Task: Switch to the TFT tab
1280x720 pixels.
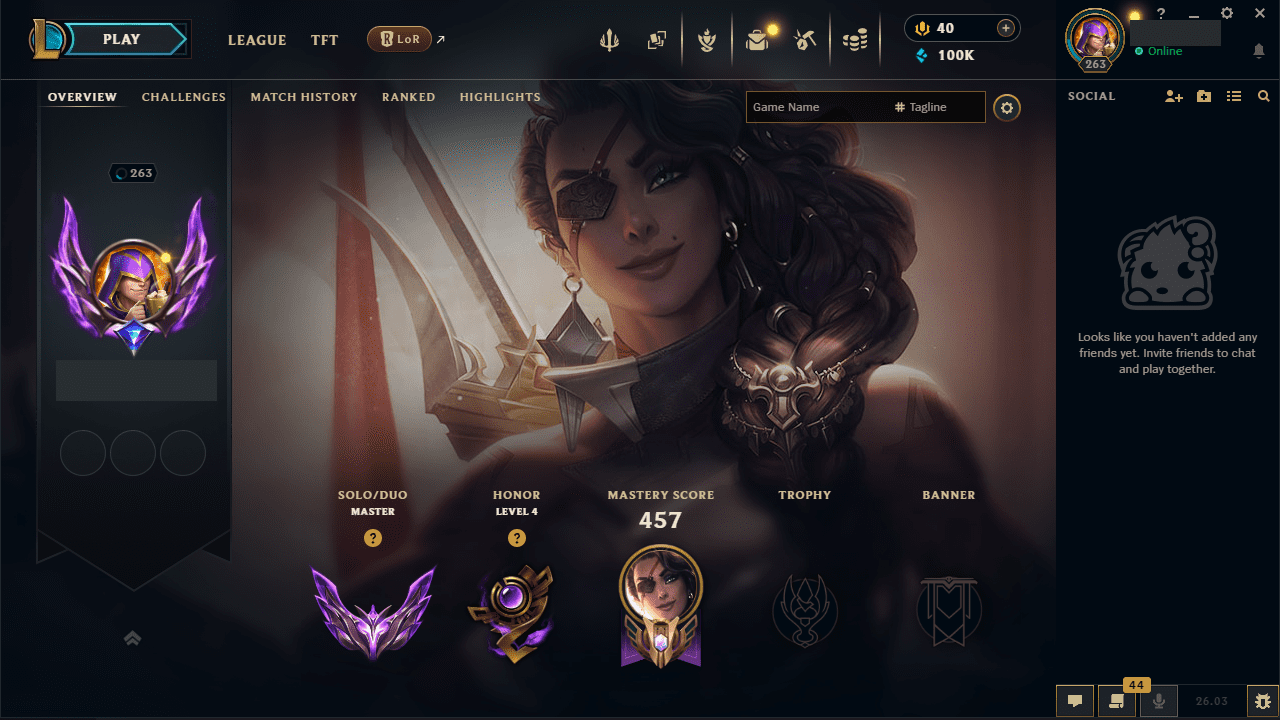Action: point(324,40)
